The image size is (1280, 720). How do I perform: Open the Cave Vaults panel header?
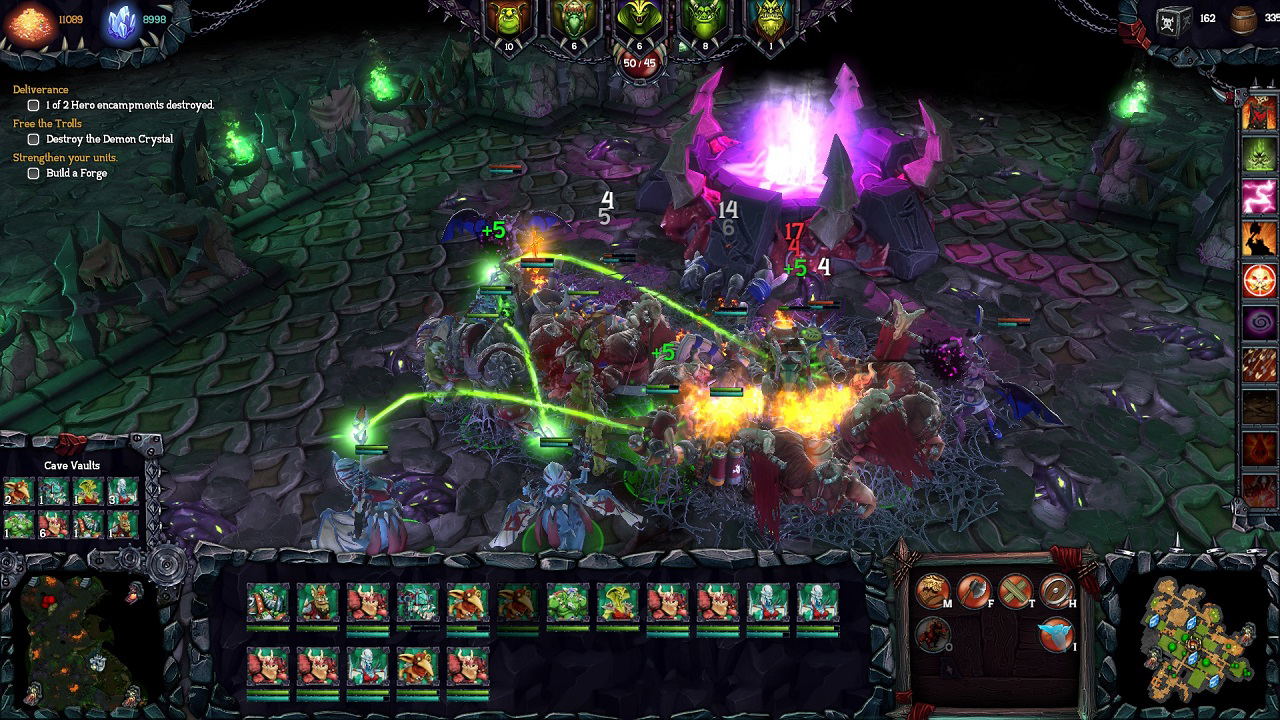click(72, 465)
